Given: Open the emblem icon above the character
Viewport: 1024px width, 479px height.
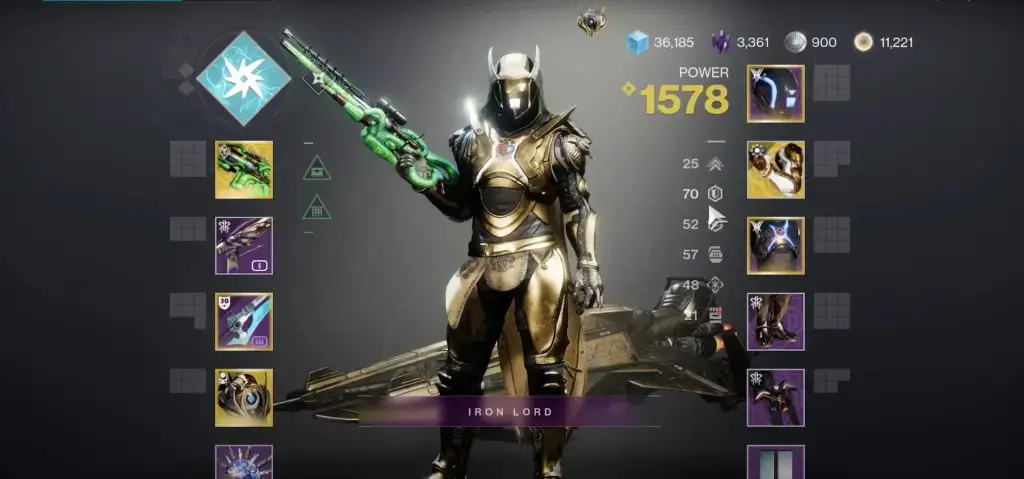Looking at the screenshot, I should click(591, 22).
